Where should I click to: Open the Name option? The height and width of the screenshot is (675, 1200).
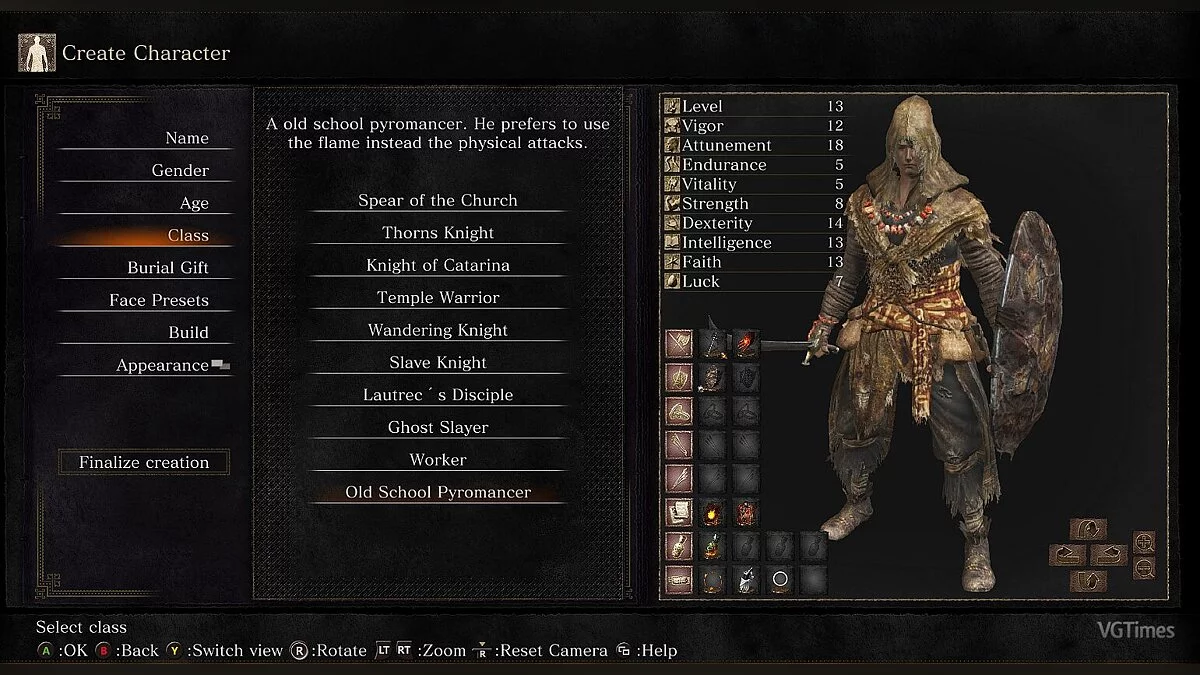pos(187,138)
